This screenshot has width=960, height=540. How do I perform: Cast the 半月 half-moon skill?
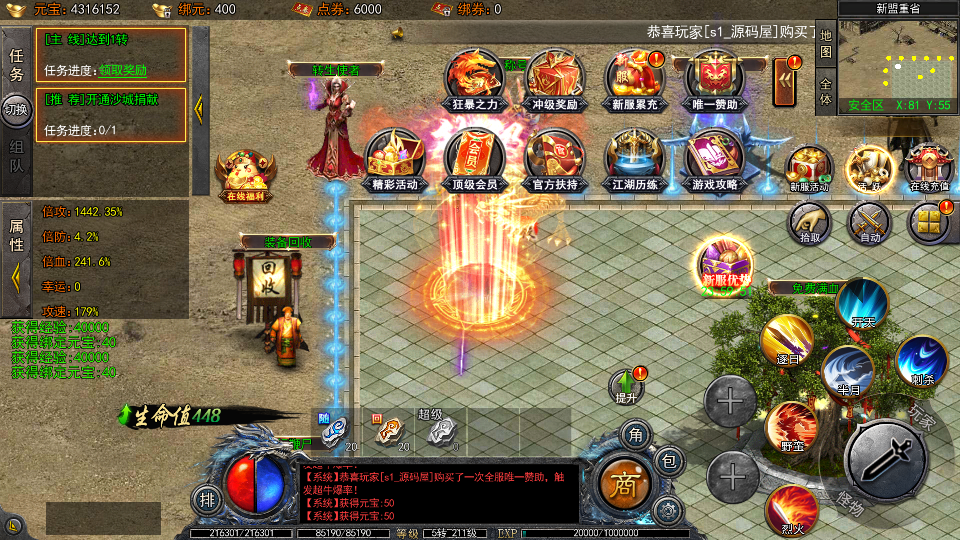[x=848, y=370]
